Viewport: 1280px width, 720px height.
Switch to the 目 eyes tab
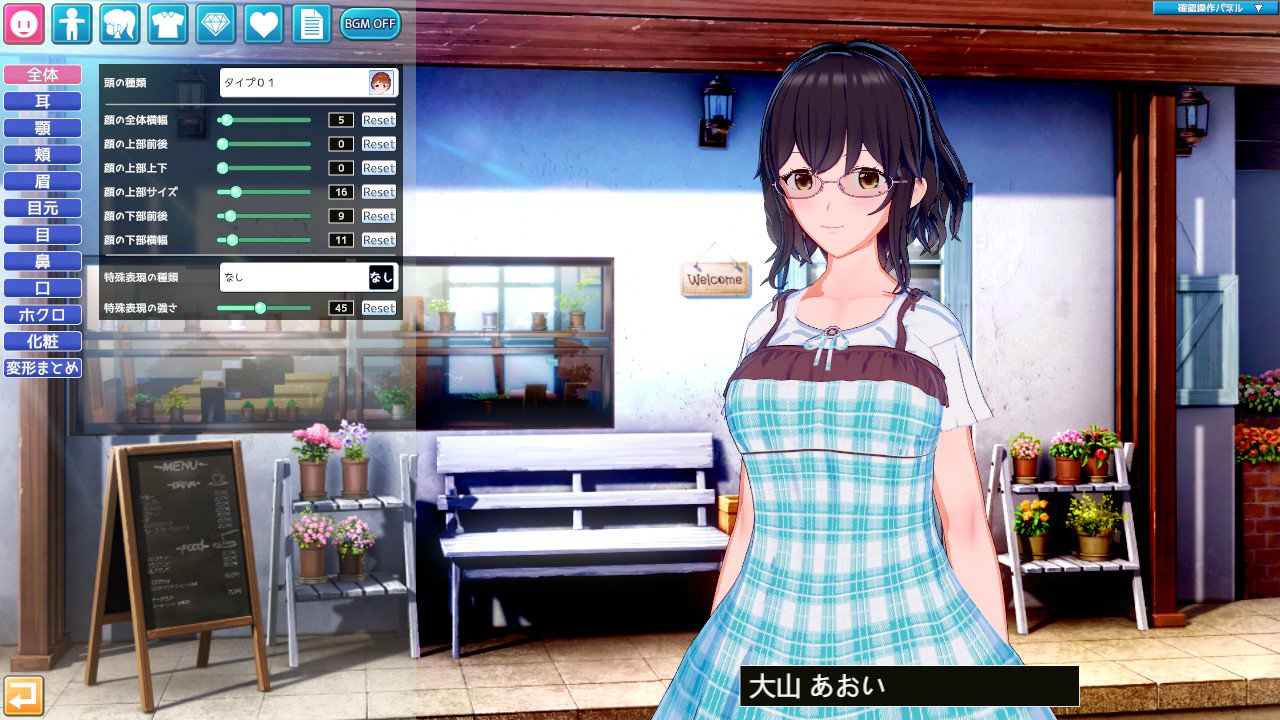tap(42, 234)
